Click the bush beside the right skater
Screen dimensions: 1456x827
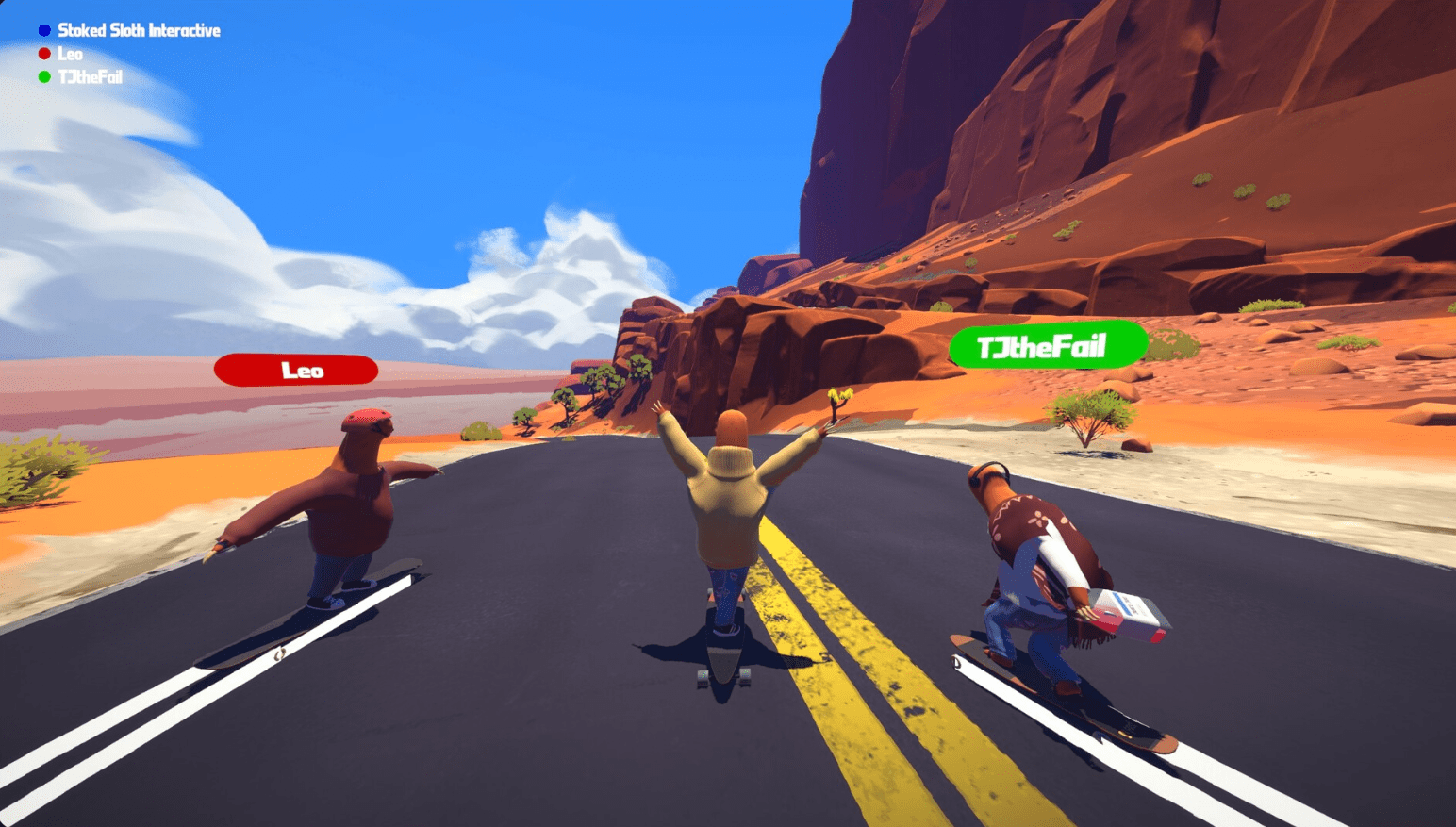point(1091,405)
